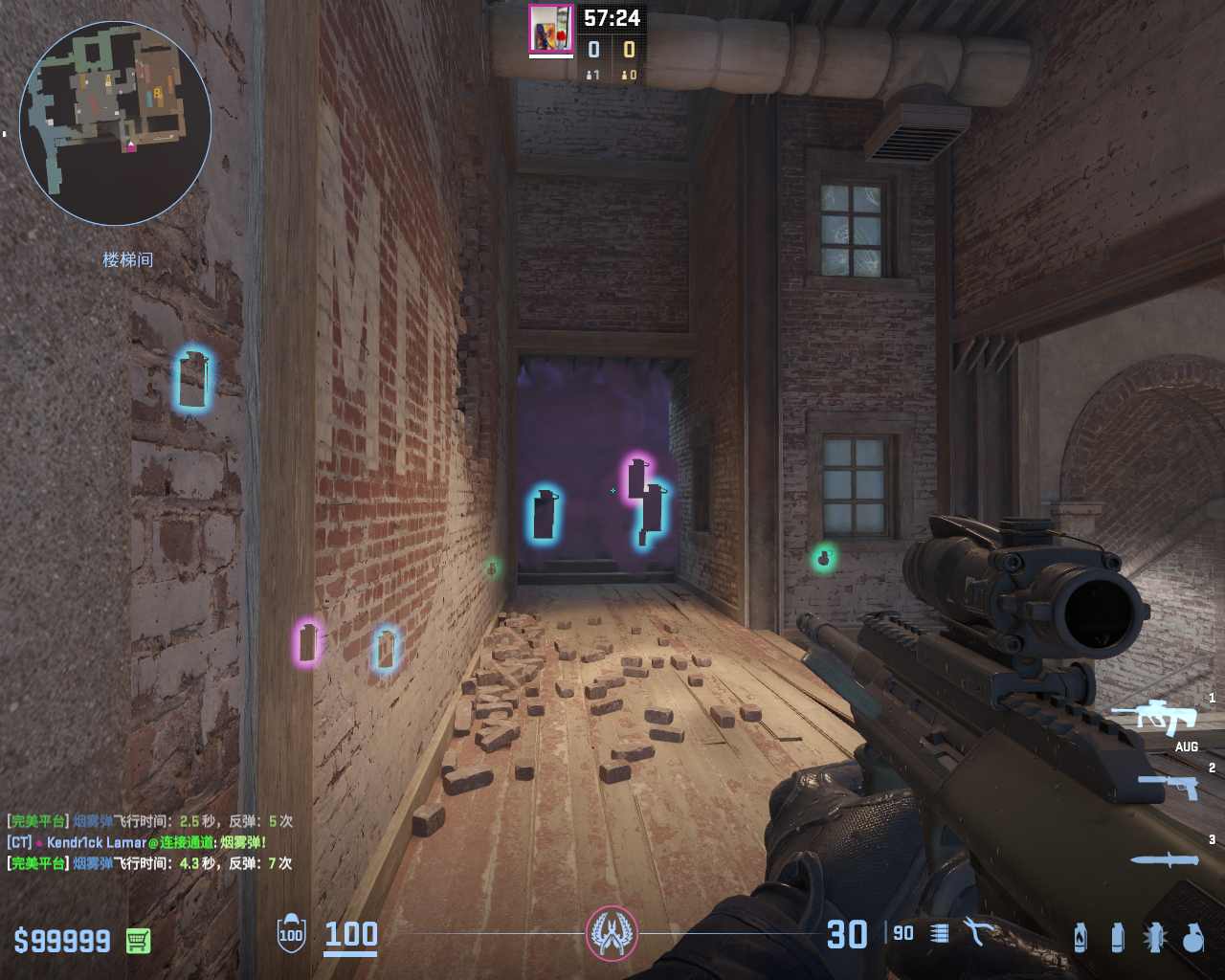The height and width of the screenshot is (980, 1225).
Task: Pick the flashbang grenade icon
Action: tap(1155, 938)
